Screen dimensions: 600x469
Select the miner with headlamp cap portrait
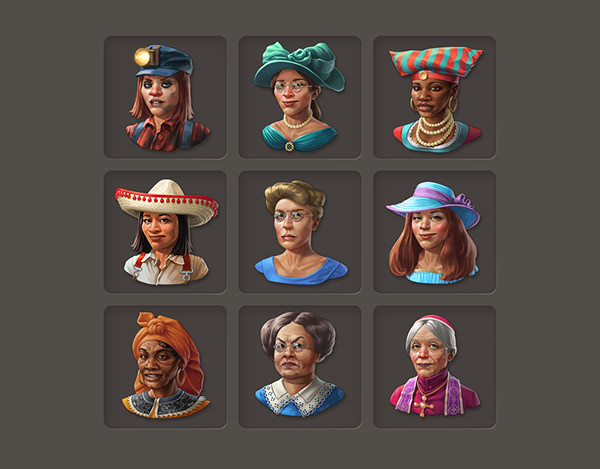pyautogui.click(x=165, y=97)
